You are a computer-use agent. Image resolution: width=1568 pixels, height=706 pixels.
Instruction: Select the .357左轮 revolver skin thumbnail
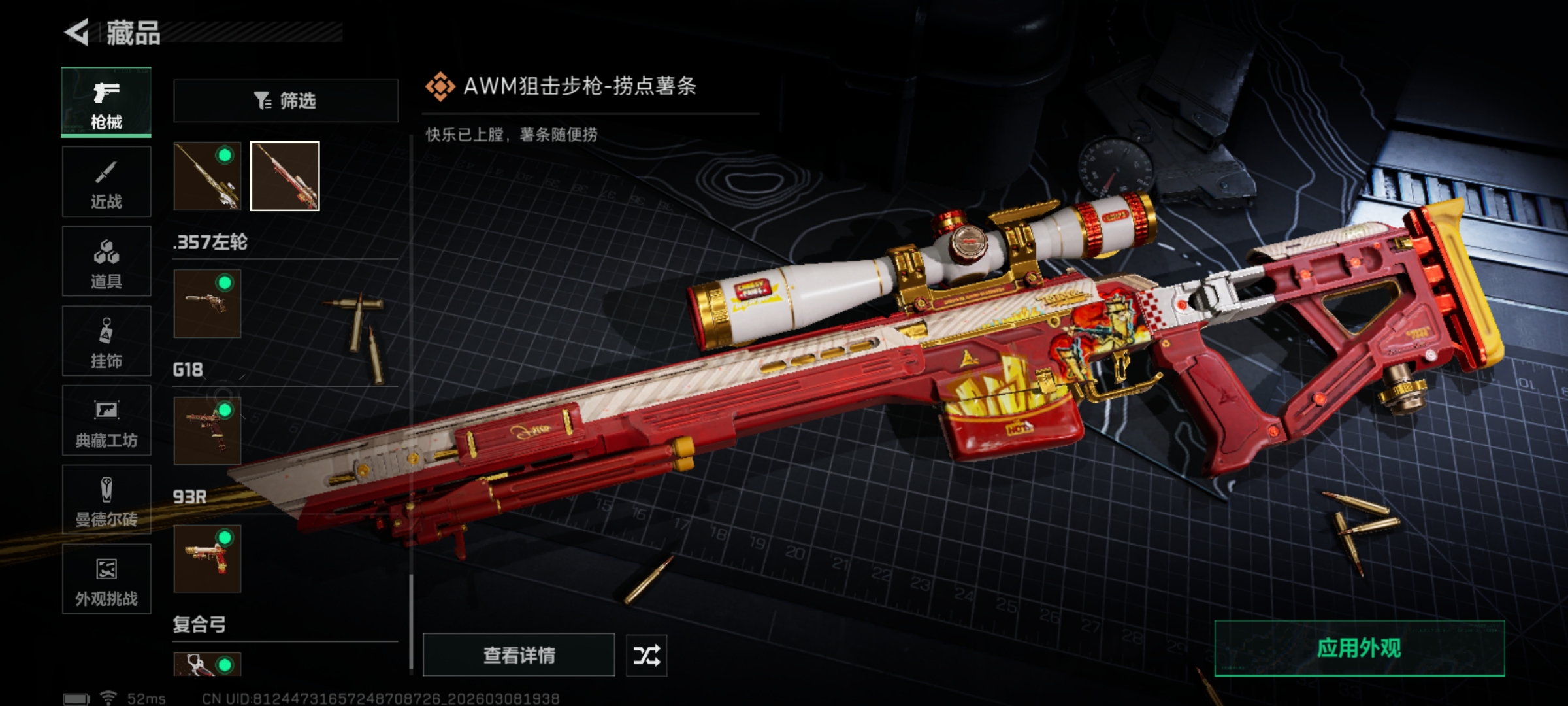coord(207,304)
